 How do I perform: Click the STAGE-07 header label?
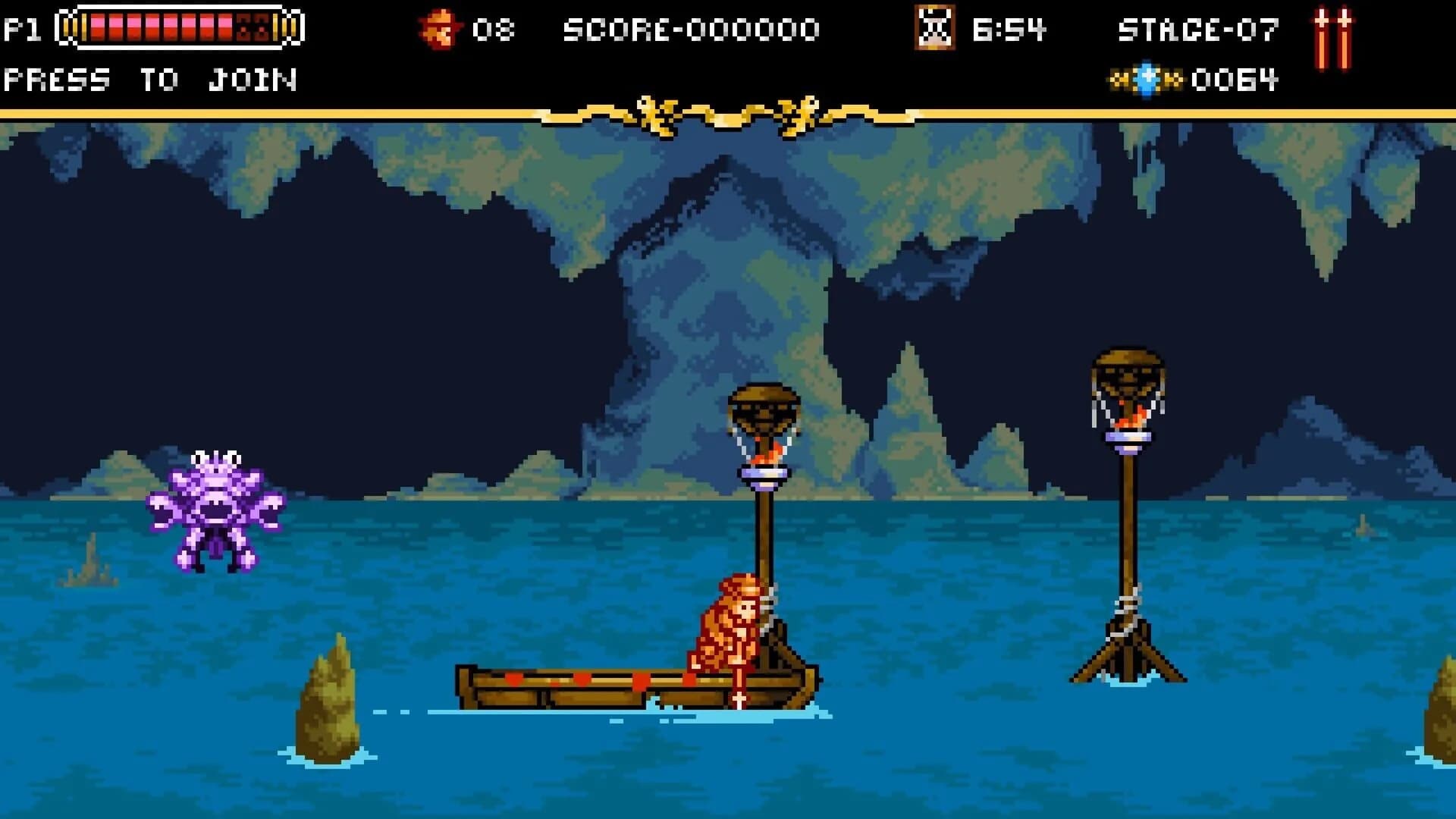click(1198, 29)
